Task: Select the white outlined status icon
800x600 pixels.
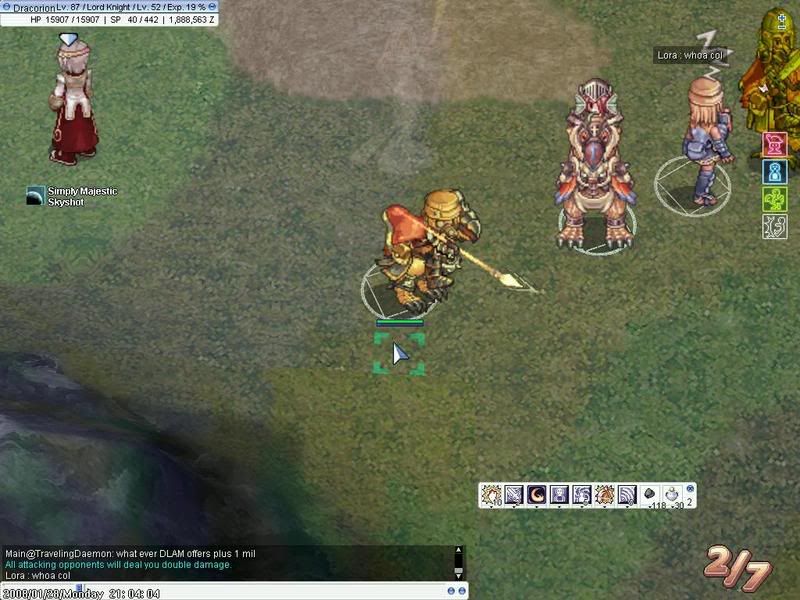Action: pyautogui.click(x=775, y=226)
